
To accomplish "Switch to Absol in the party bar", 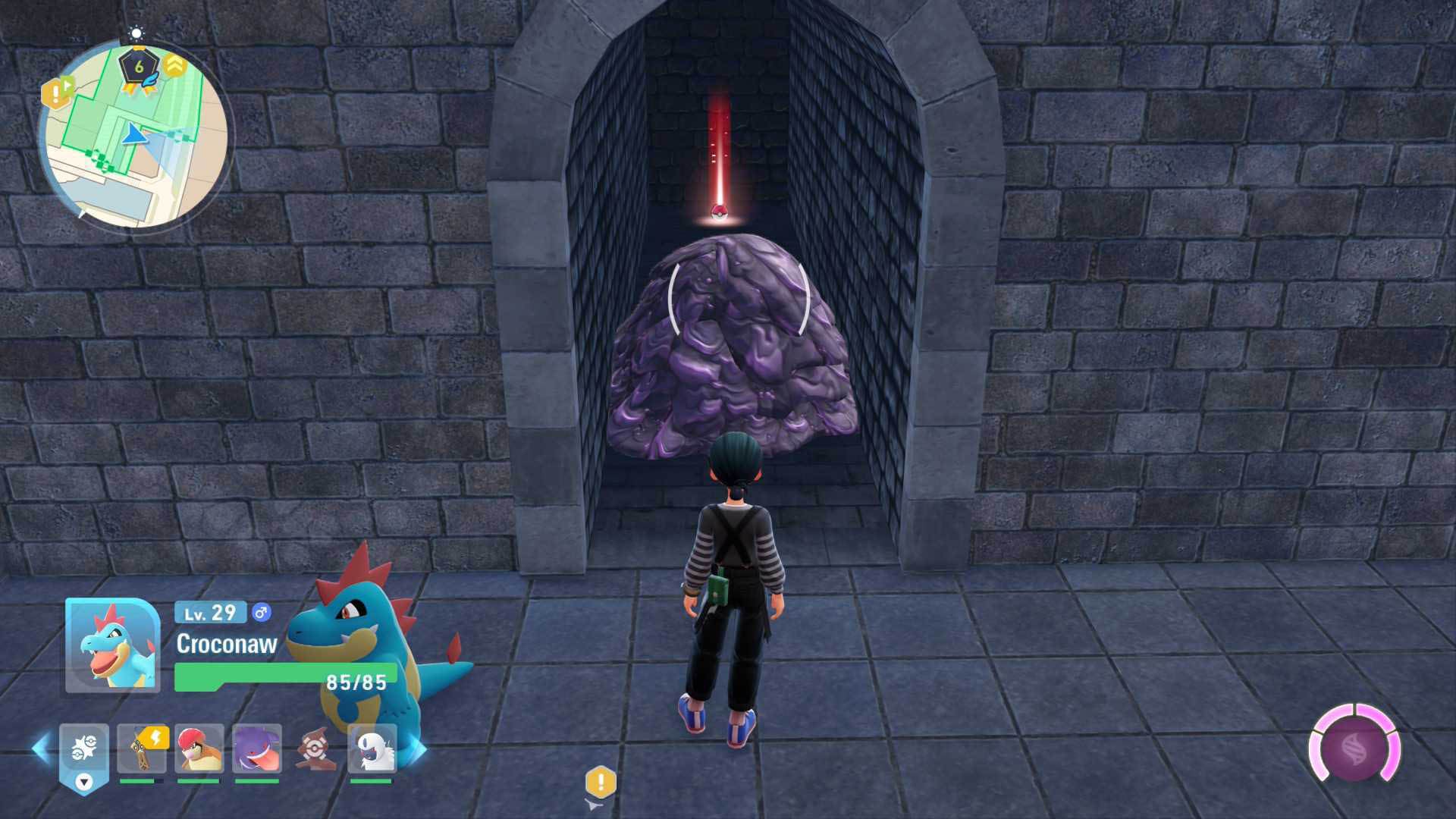I will [x=372, y=749].
